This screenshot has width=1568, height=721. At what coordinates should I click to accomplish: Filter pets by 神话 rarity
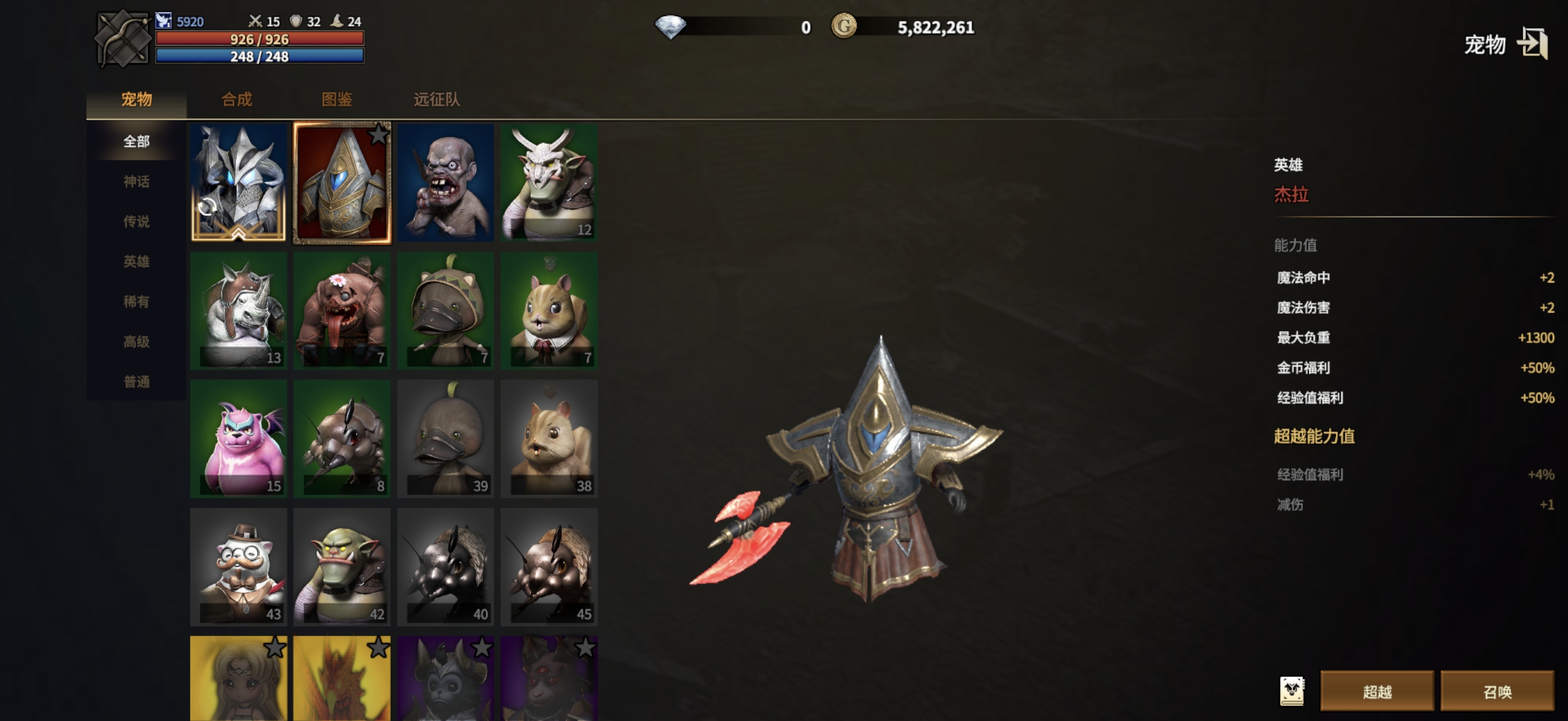click(x=136, y=181)
